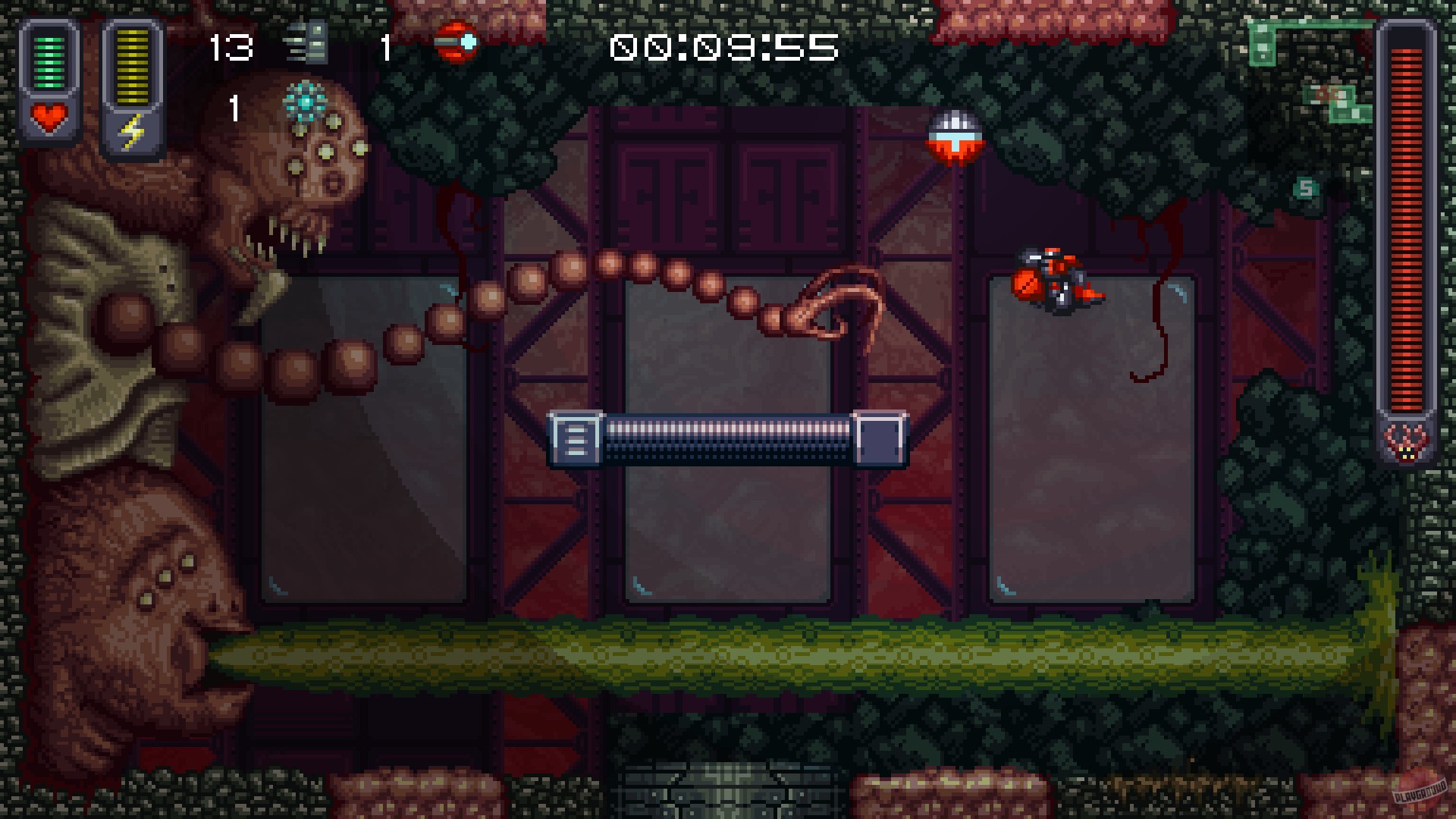Click the number 5 marker on the minimap
1456x819 pixels.
click(x=1305, y=186)
